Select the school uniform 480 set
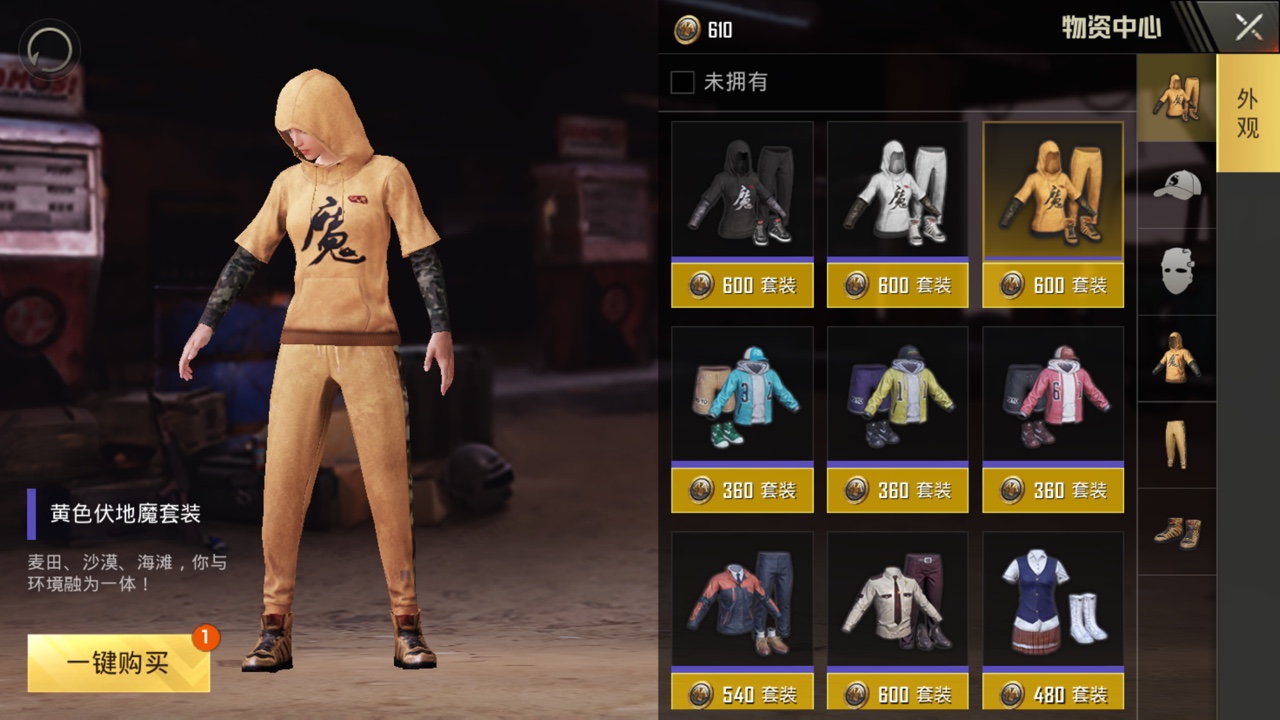 (1053, 600)
